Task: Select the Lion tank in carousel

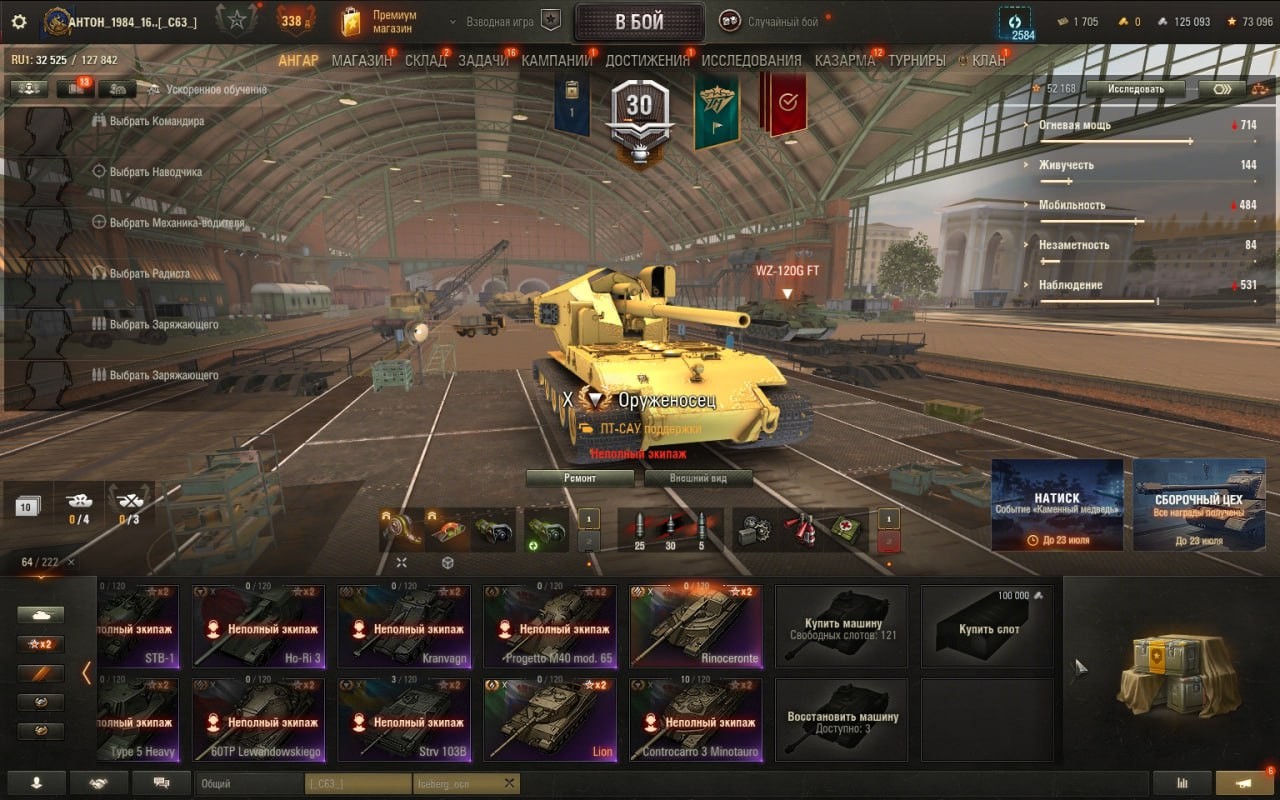Action: (x=550, y=720)
